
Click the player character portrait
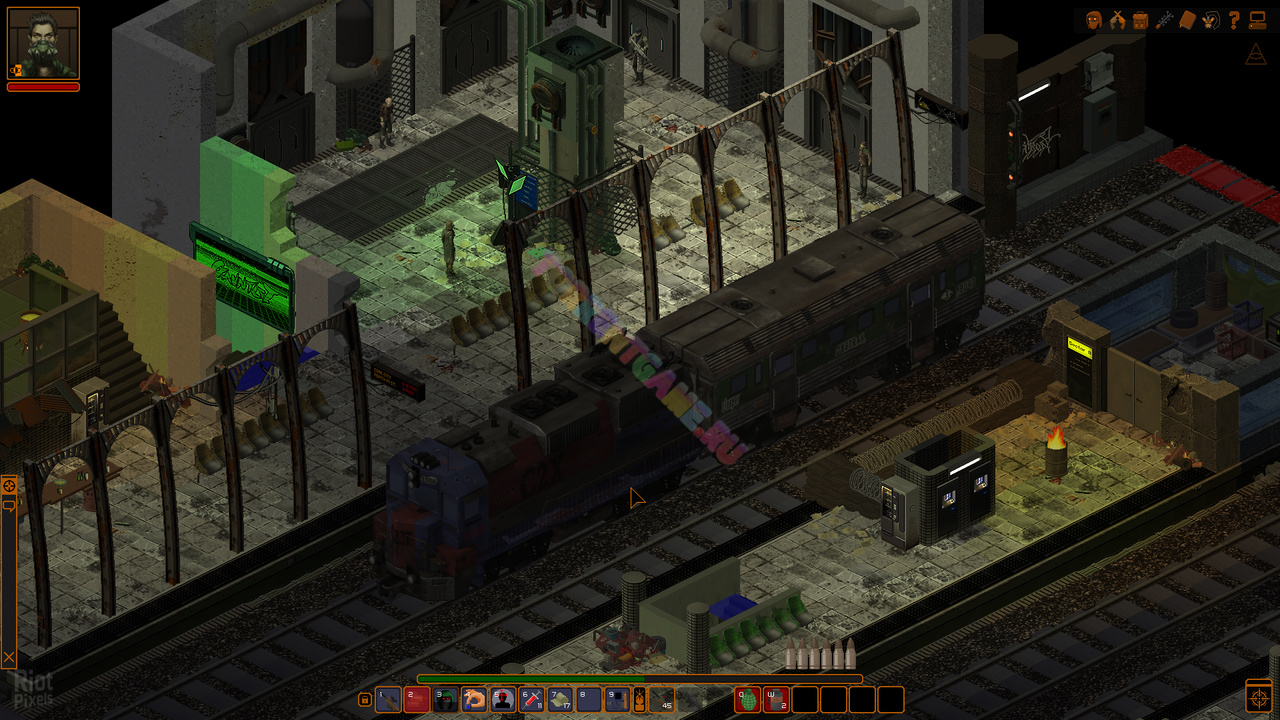43,43
